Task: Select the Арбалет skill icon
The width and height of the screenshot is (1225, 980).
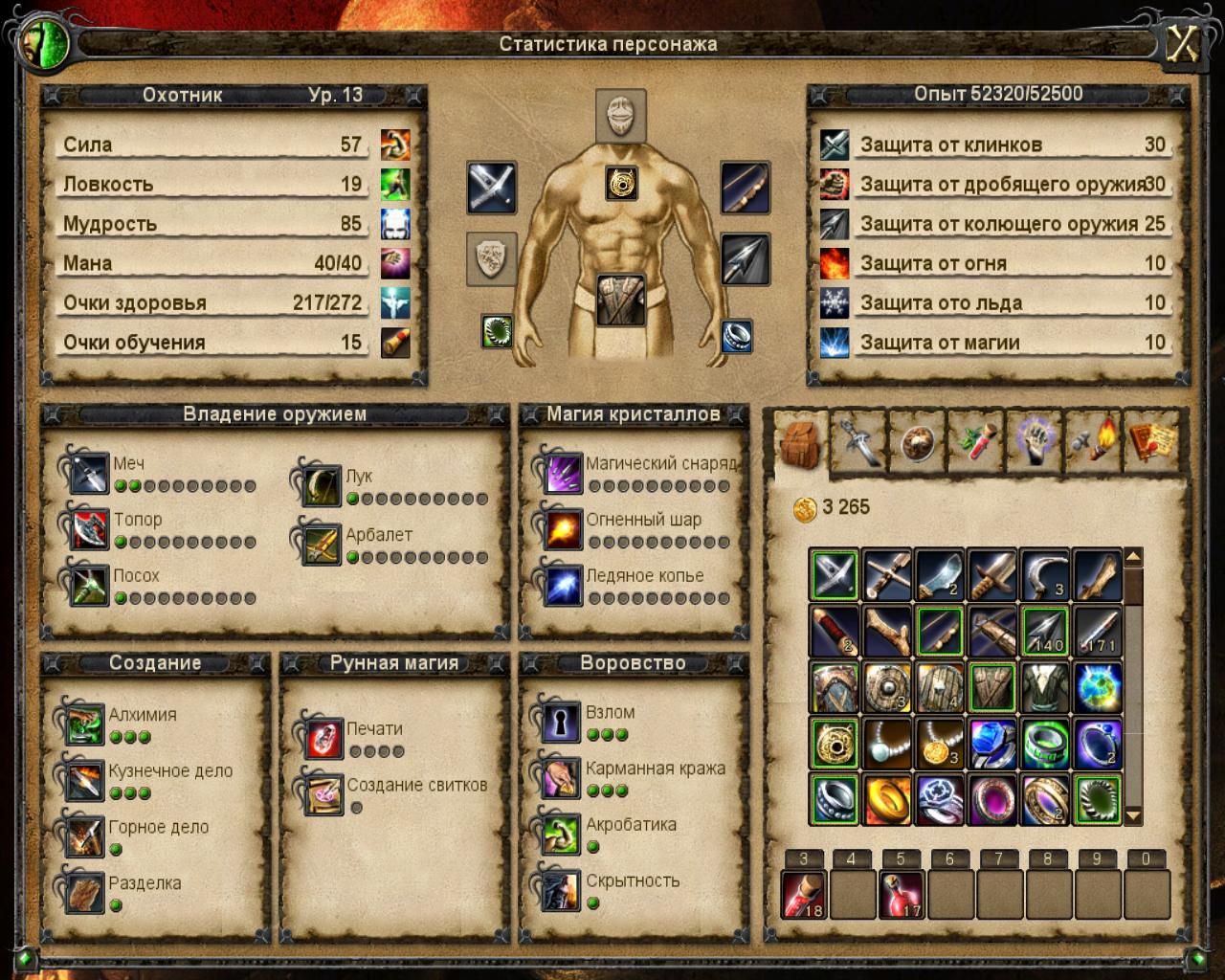Action: pos(321,544)
